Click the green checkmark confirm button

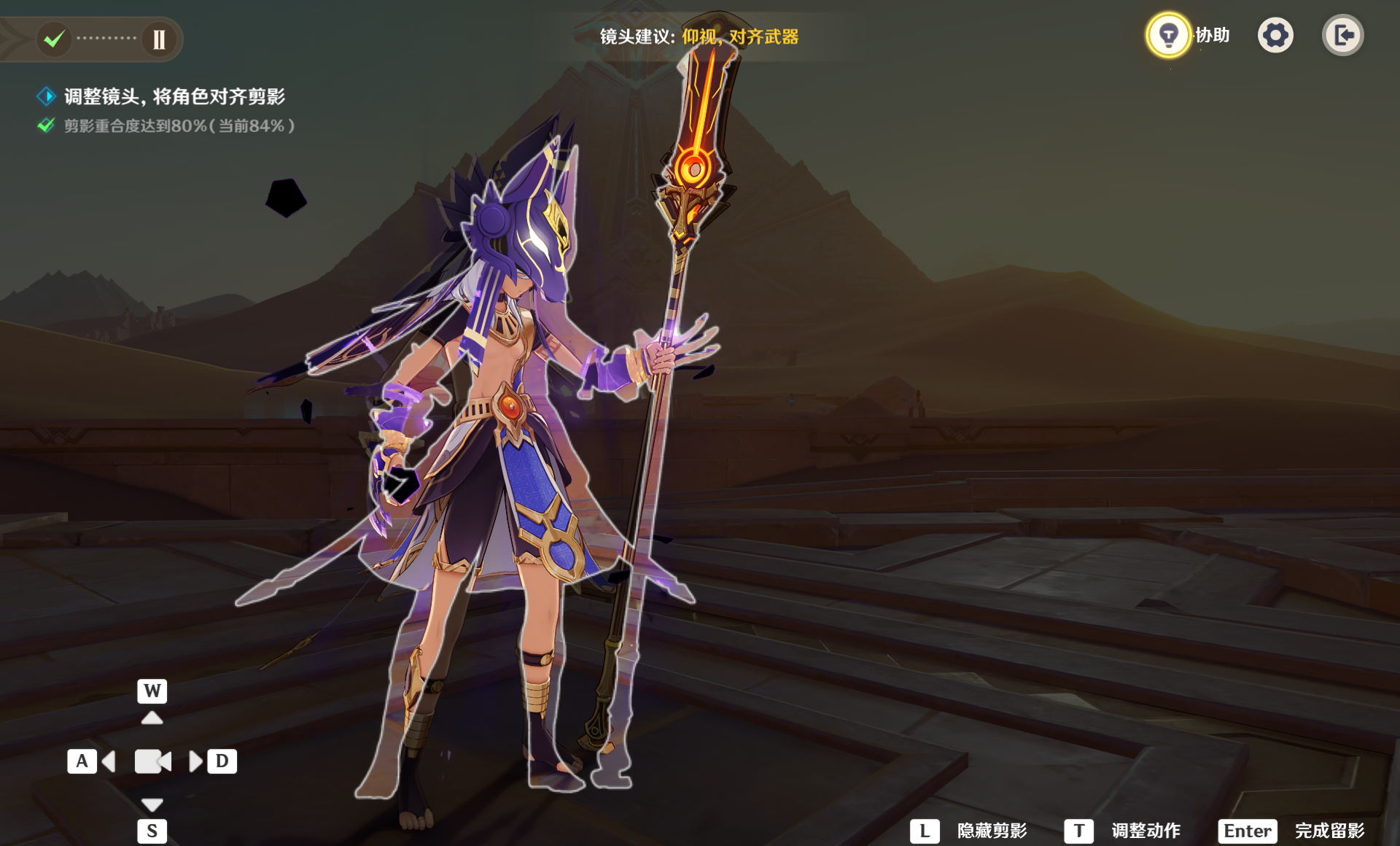(54, 39)
